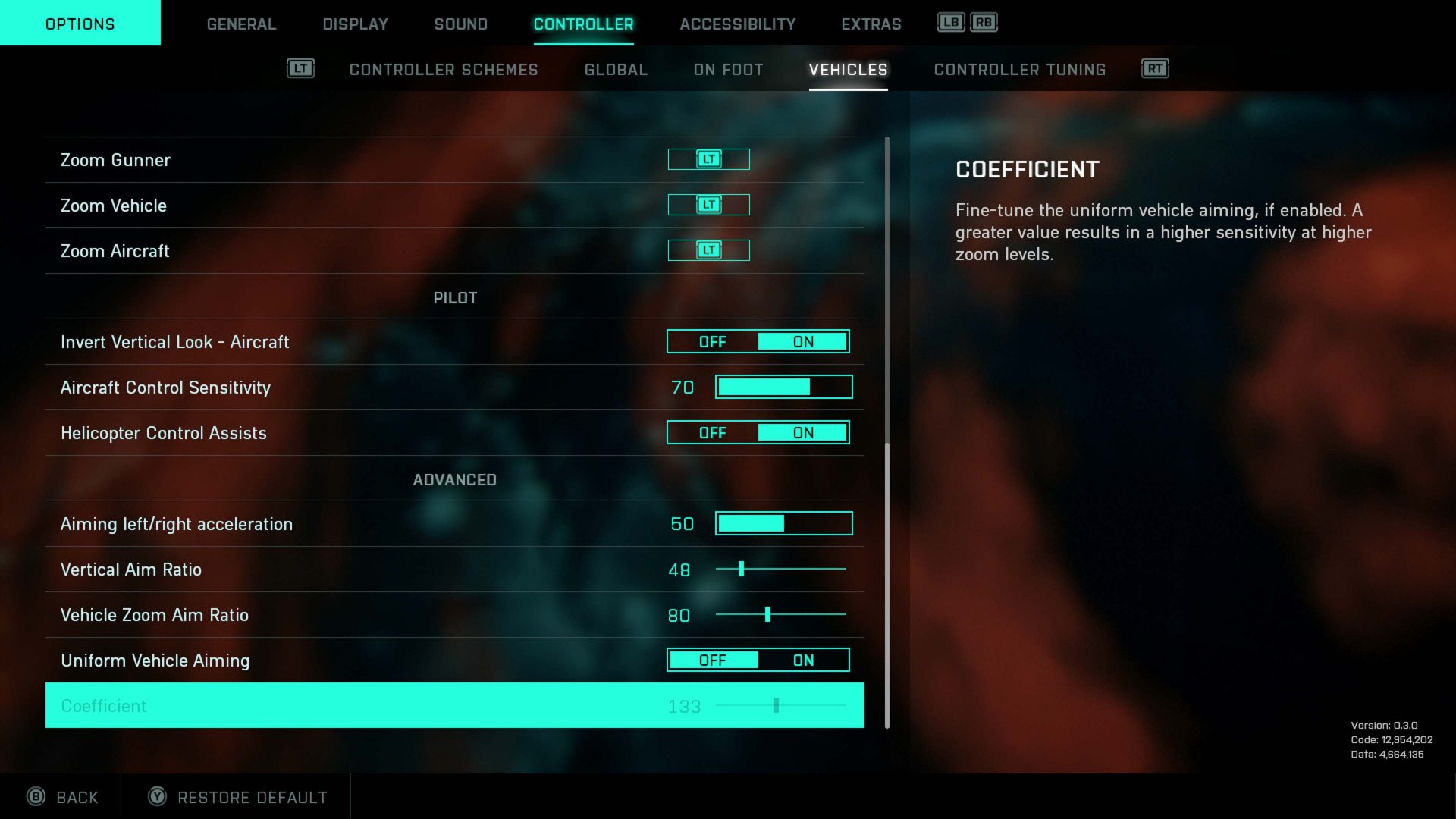This screenshot has height=819, width=1456.
Task: Toggle Uniform Vehicle Aiming on
Action: pos(803,661)
